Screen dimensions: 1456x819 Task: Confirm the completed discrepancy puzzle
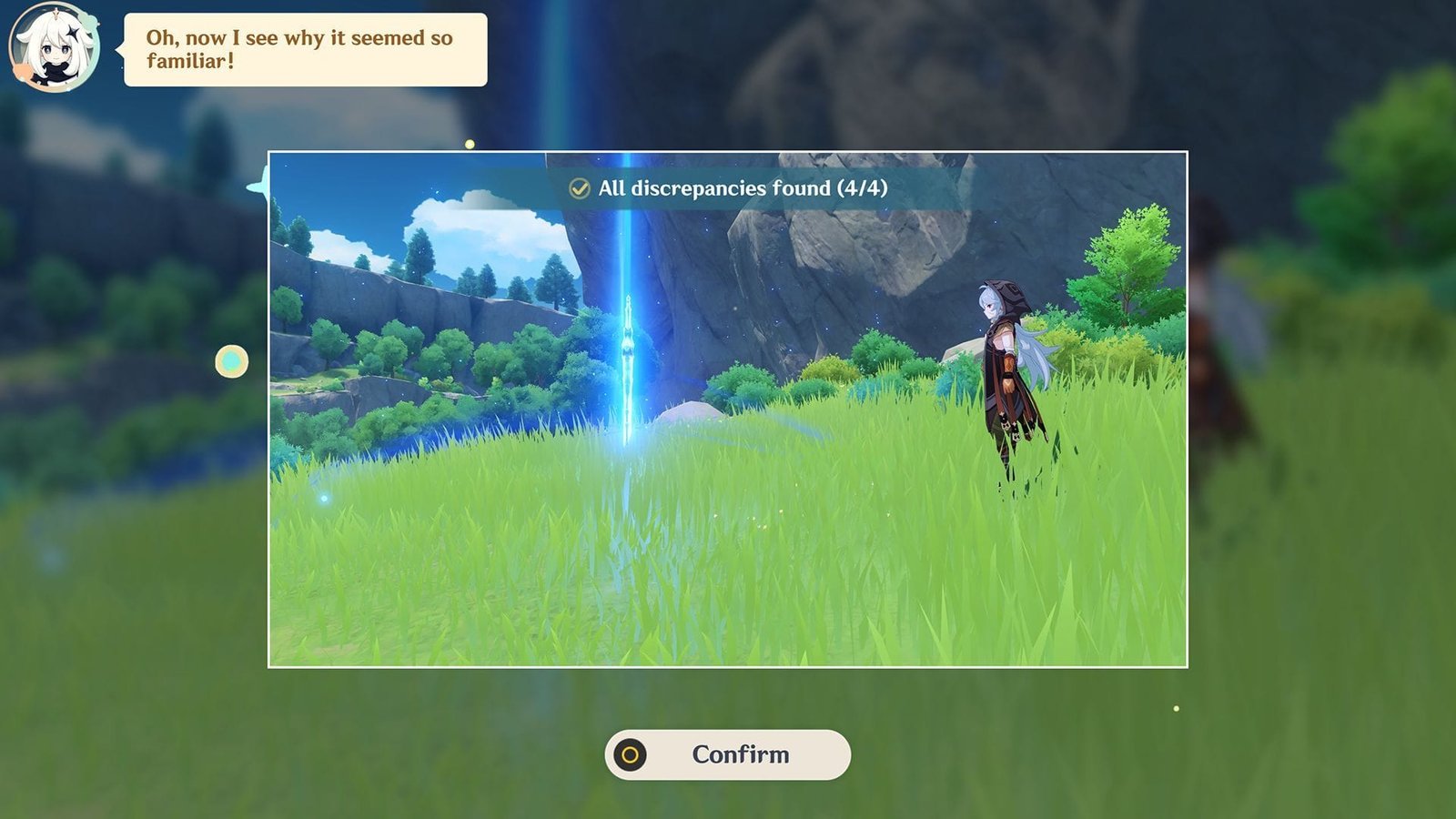[727, 754]
